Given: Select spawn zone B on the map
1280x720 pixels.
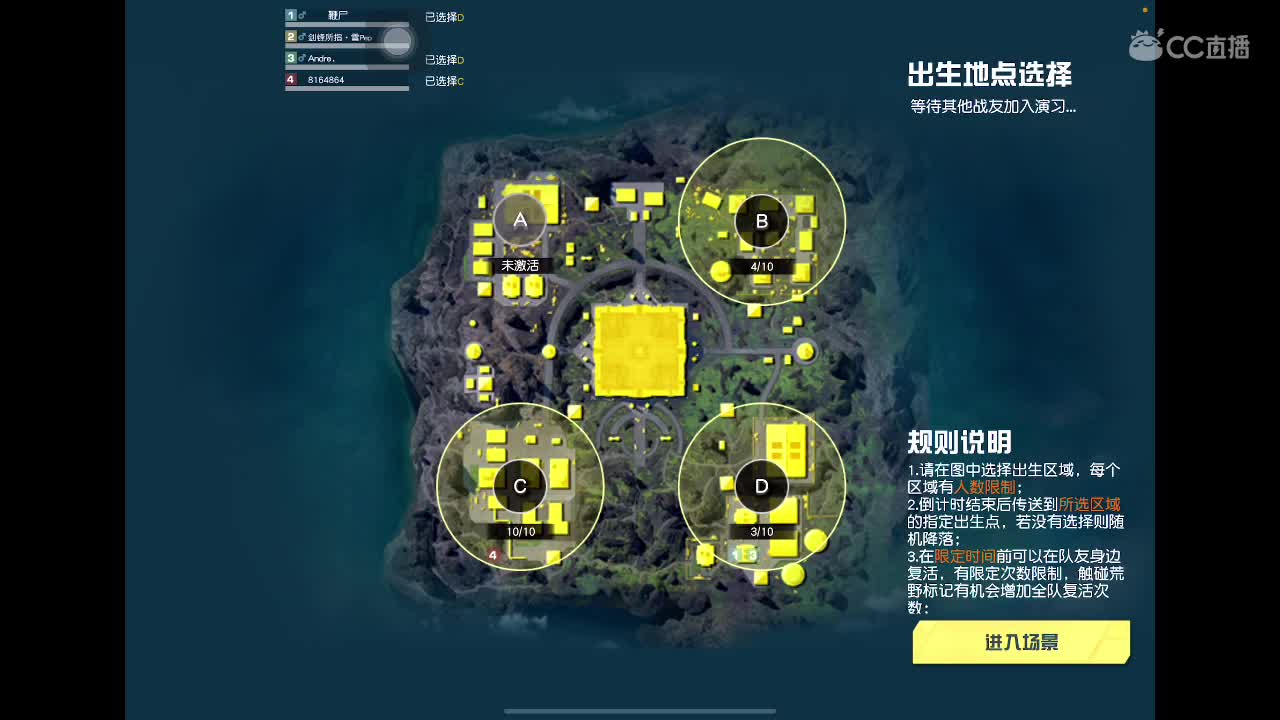Looking at the screenshot, I should 761,220.
